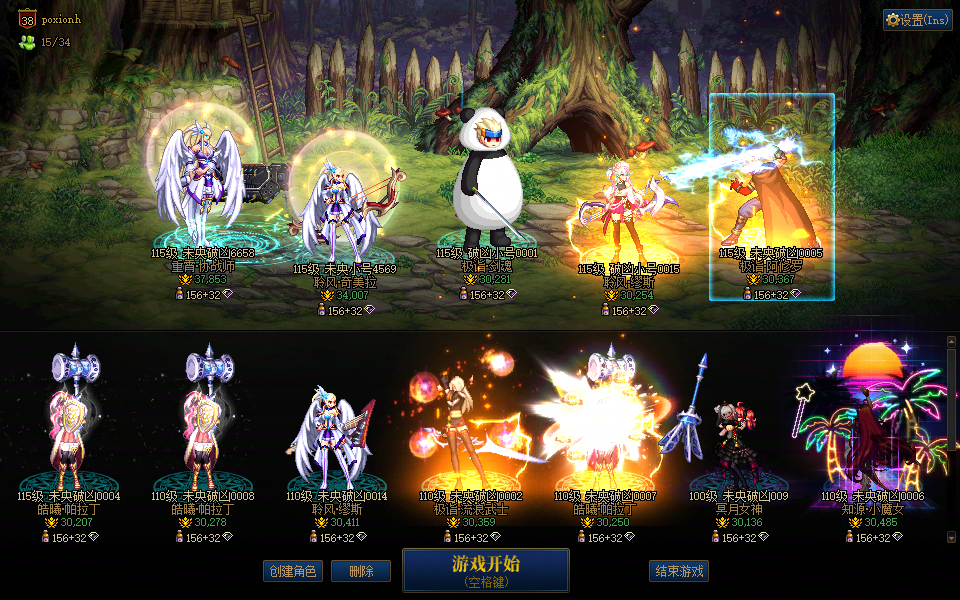Click the character list scroll-down arrow

point(950,537)
